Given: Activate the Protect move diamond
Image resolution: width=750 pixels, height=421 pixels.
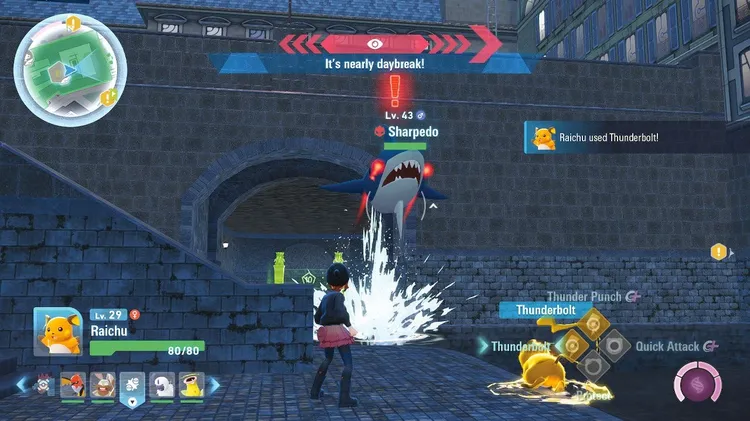Looking at the screenshot, I should tap(593, 367).
